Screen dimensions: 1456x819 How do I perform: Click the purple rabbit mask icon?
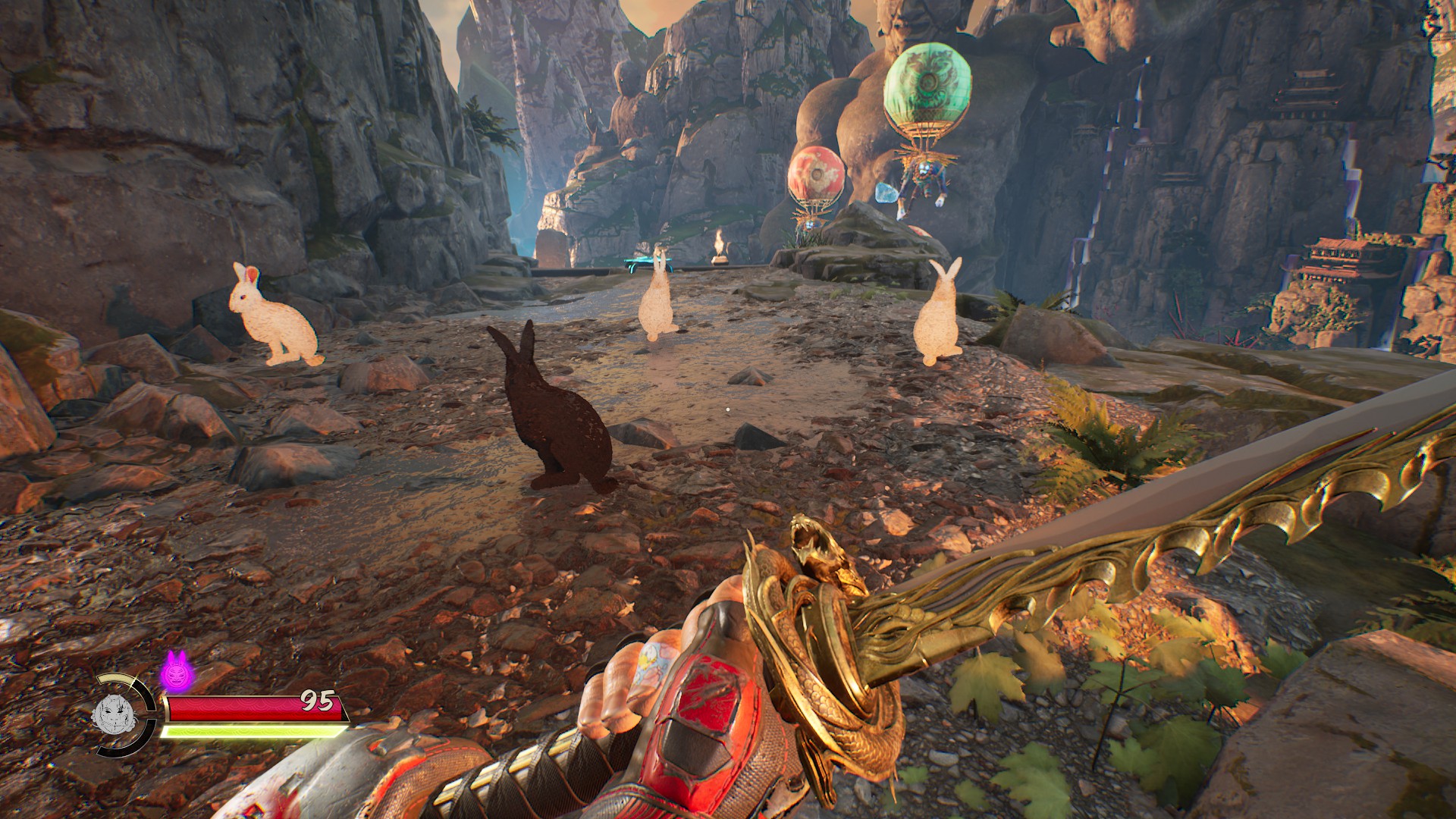click(x=175, y=670)
